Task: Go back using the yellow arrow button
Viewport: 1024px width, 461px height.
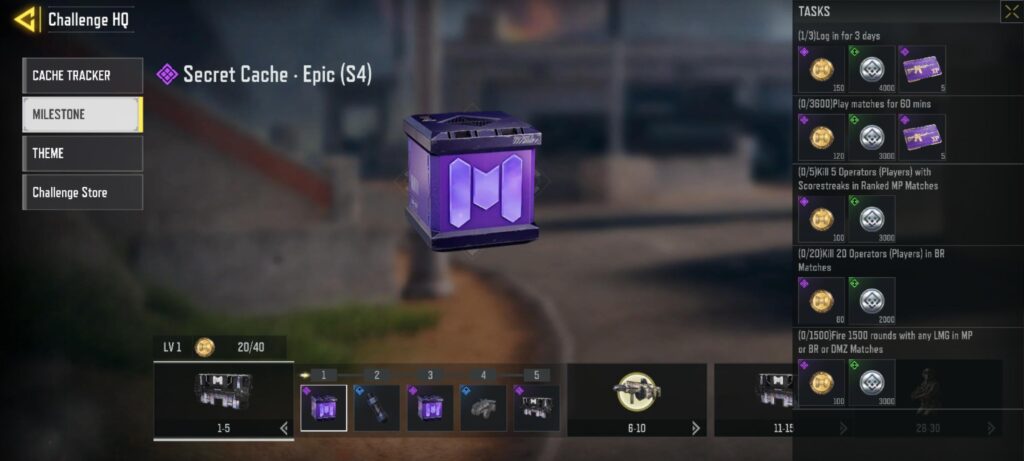Action: 26,19
